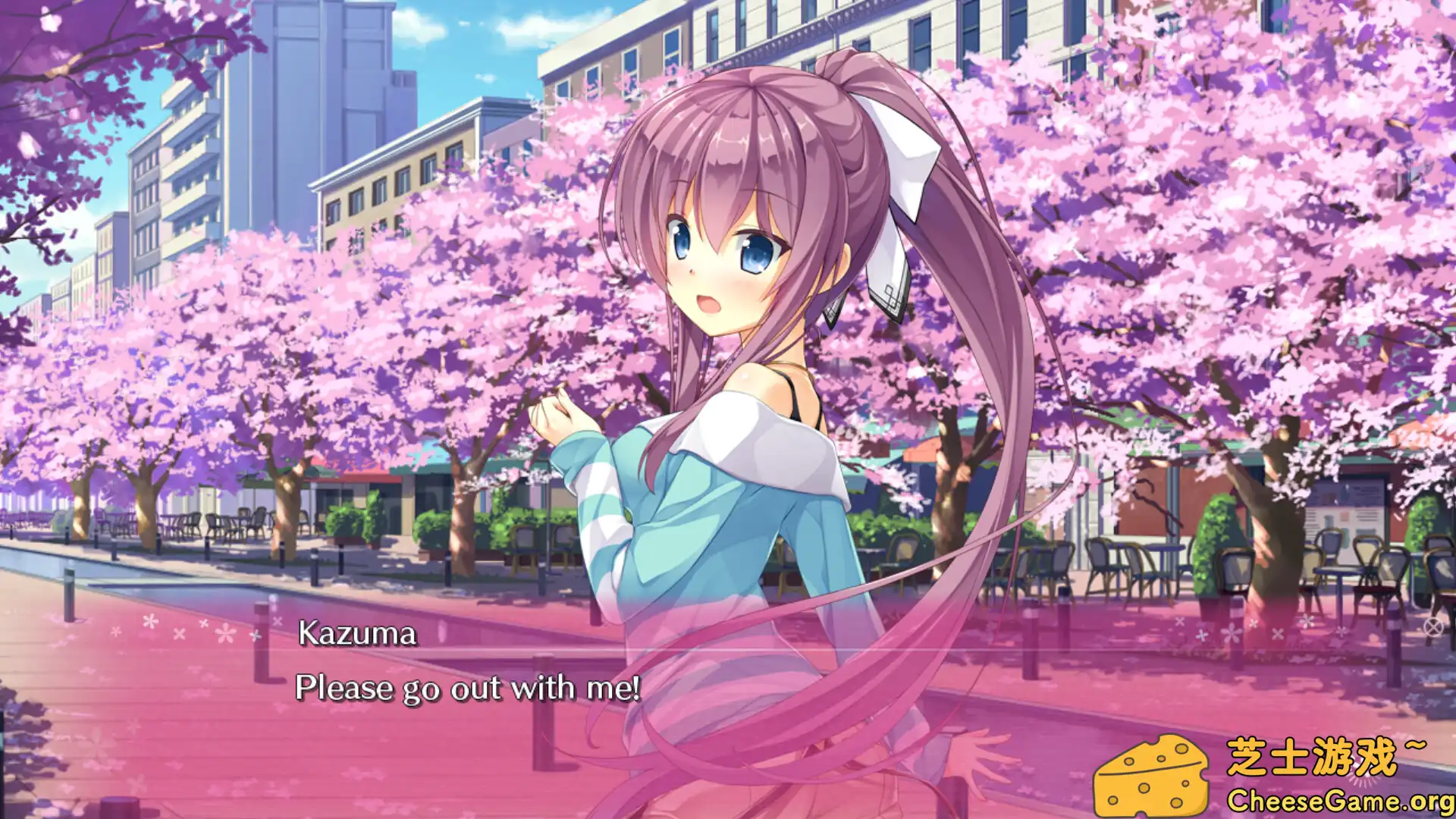Toggle the dialogue box visibility with the X marker

point(1433,626)
